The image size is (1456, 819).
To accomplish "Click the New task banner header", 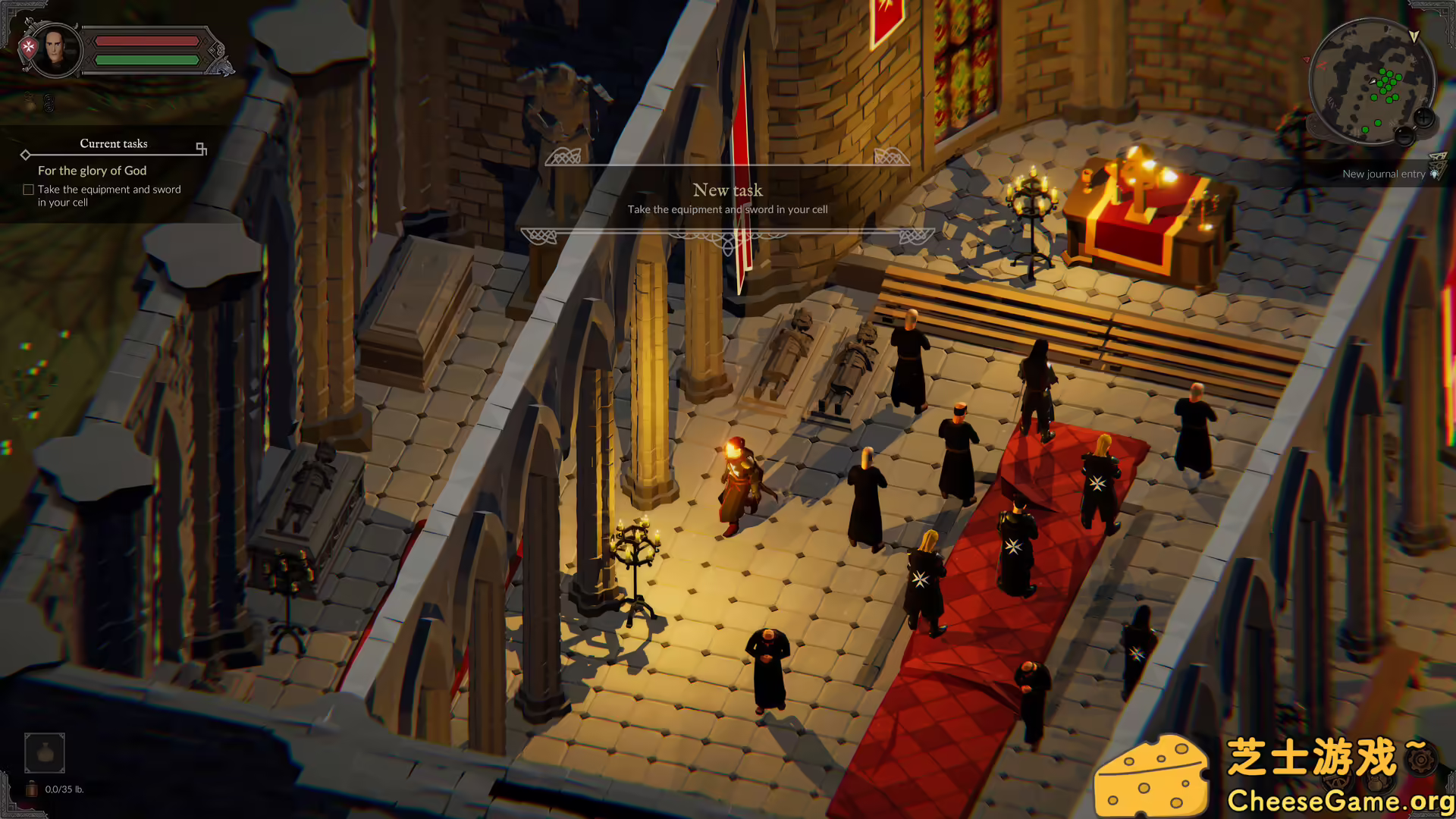I will coord(727,190).
